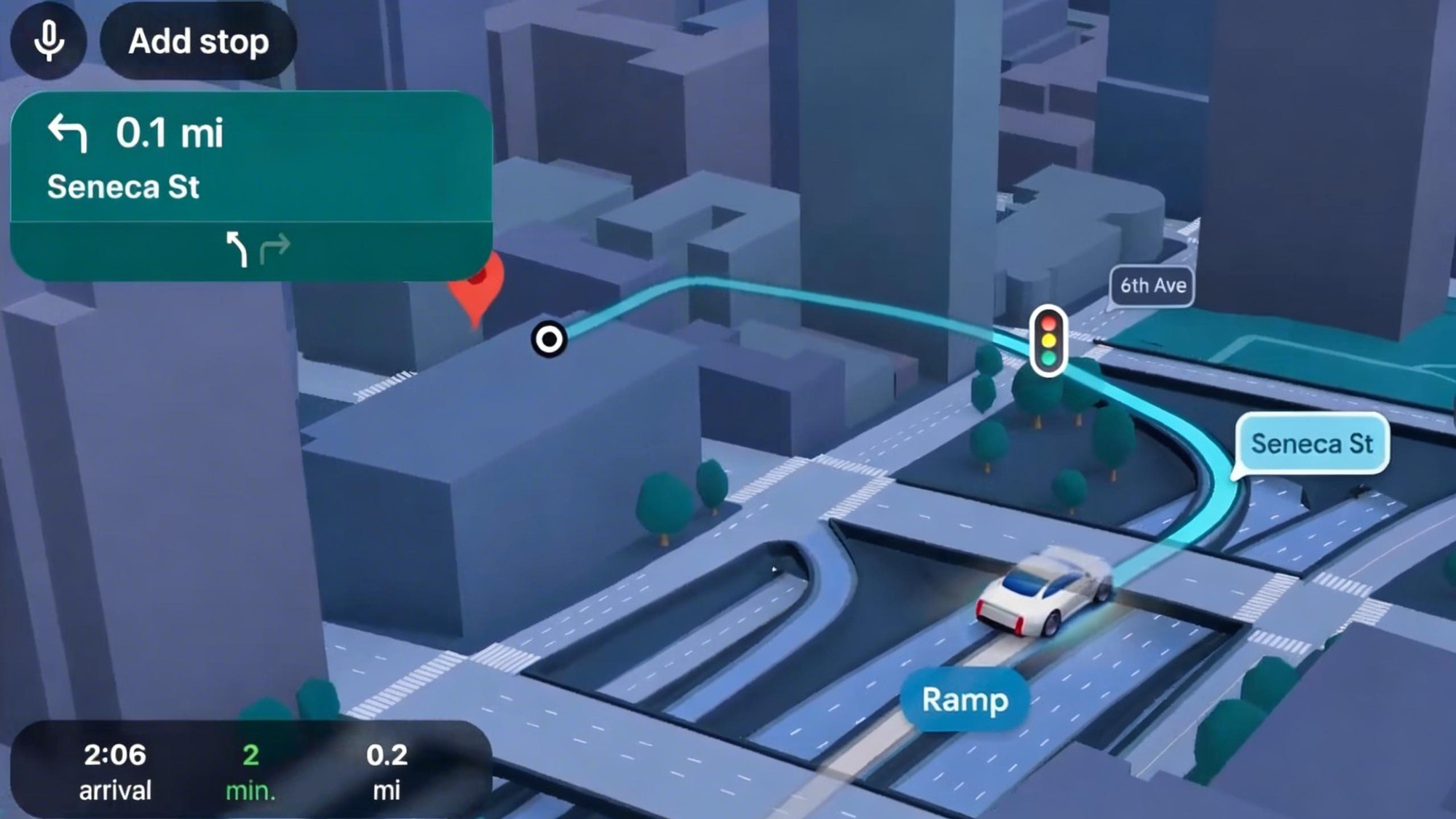
Task: Tap the 6th Ave road label
Action: (1152, 285)
